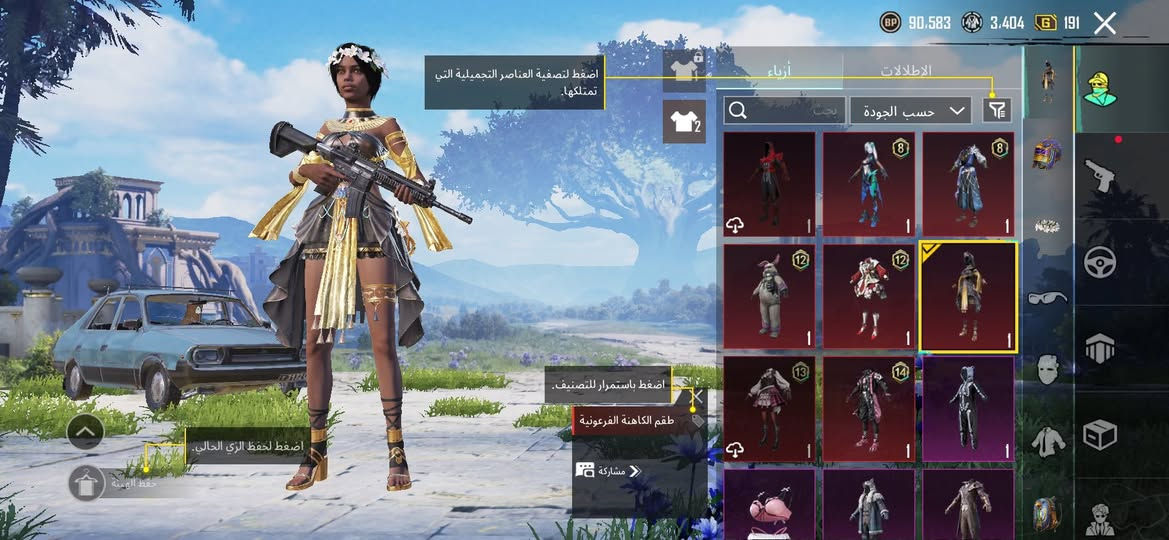Open the حسب الجودة sort dropdown
The image size is (1169, 540).
click(911, 111)
